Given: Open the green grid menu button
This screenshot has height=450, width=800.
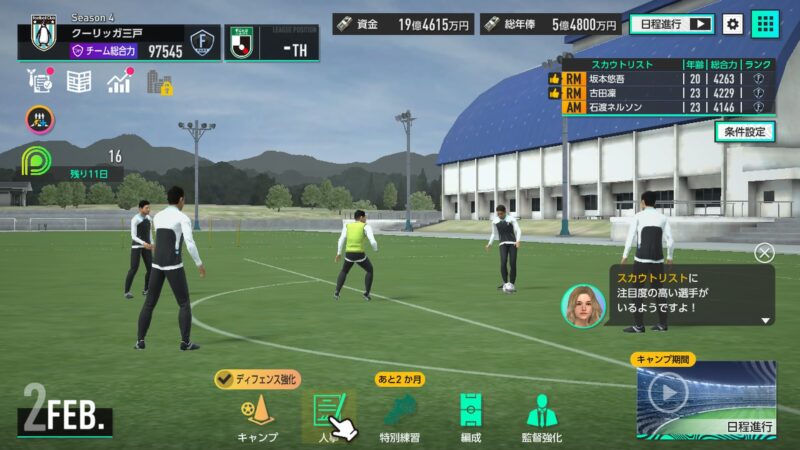Looking at the screenshot, I should pyautogui.click(x=766, y=24).
